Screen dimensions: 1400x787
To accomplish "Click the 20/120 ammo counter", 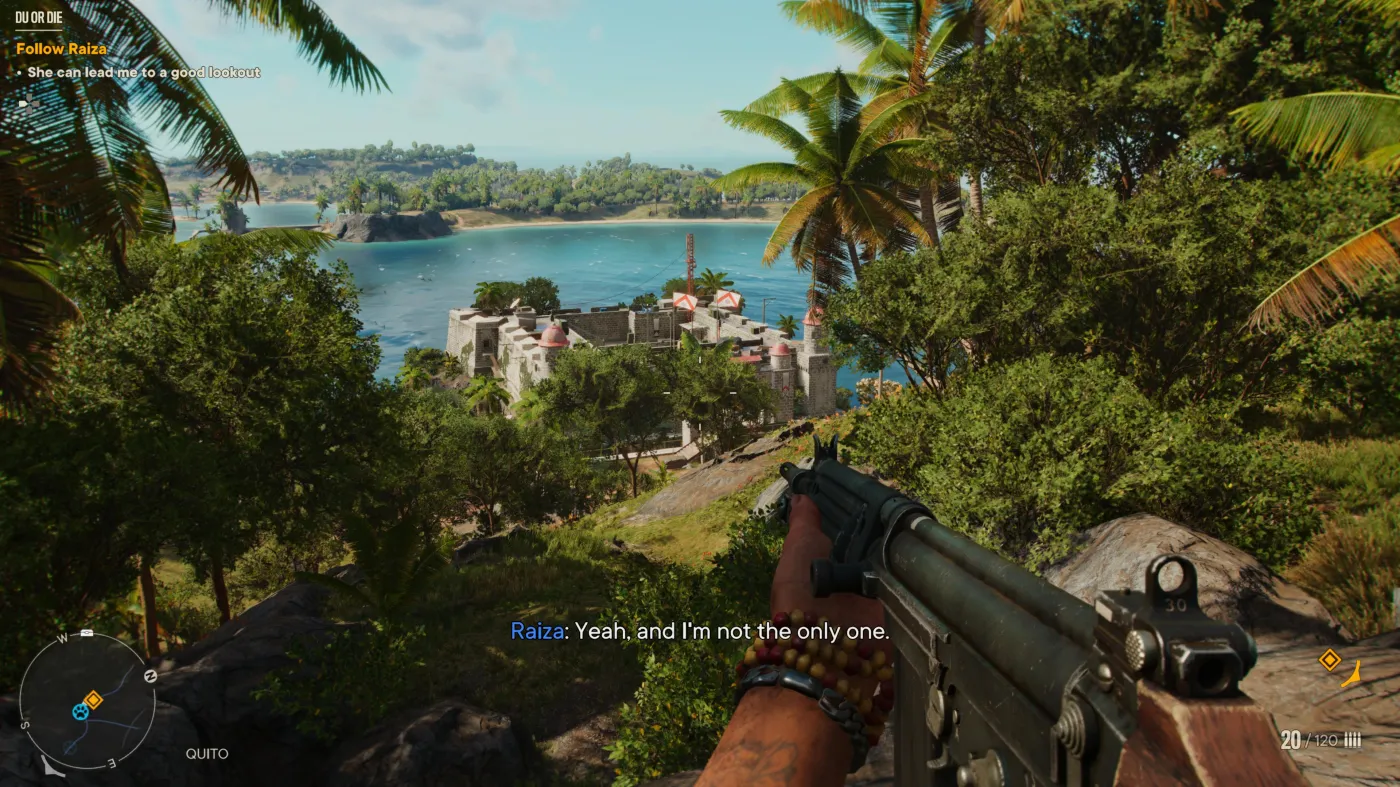I will coord(1311,739).
